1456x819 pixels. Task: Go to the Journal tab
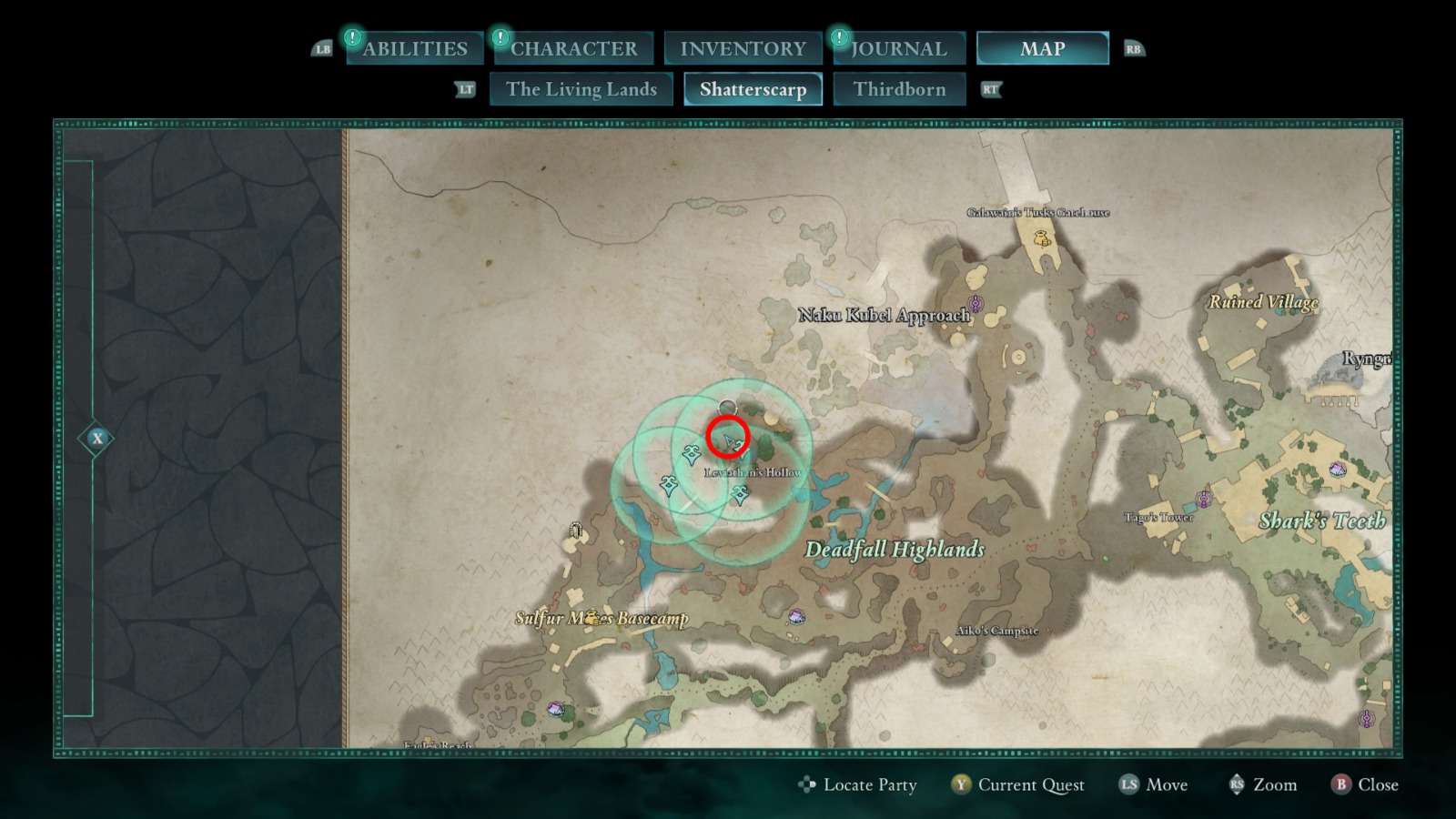[898, 48]
